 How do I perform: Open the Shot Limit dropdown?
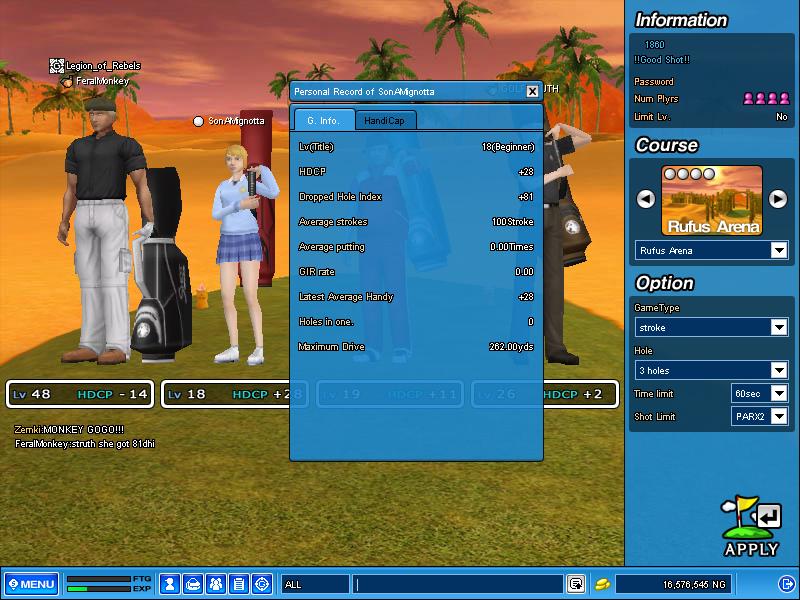tap(779, 417)
